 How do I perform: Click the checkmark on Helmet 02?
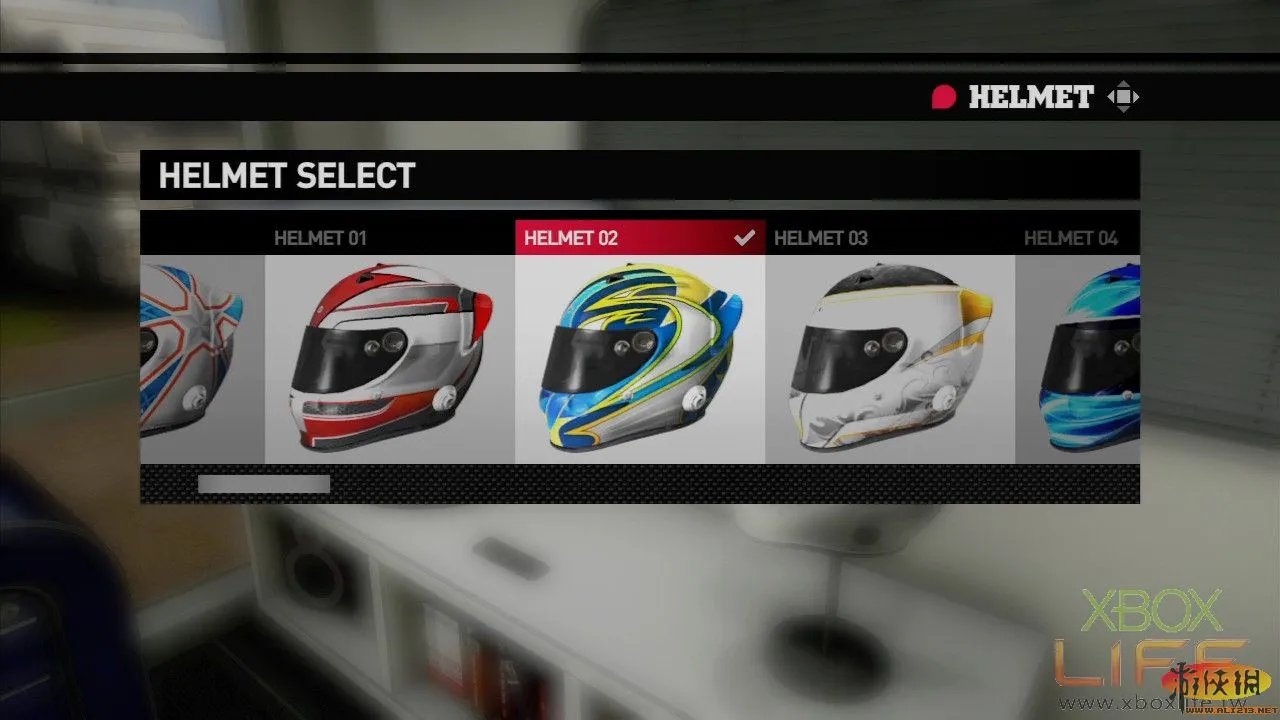click(x=743, y=237)
